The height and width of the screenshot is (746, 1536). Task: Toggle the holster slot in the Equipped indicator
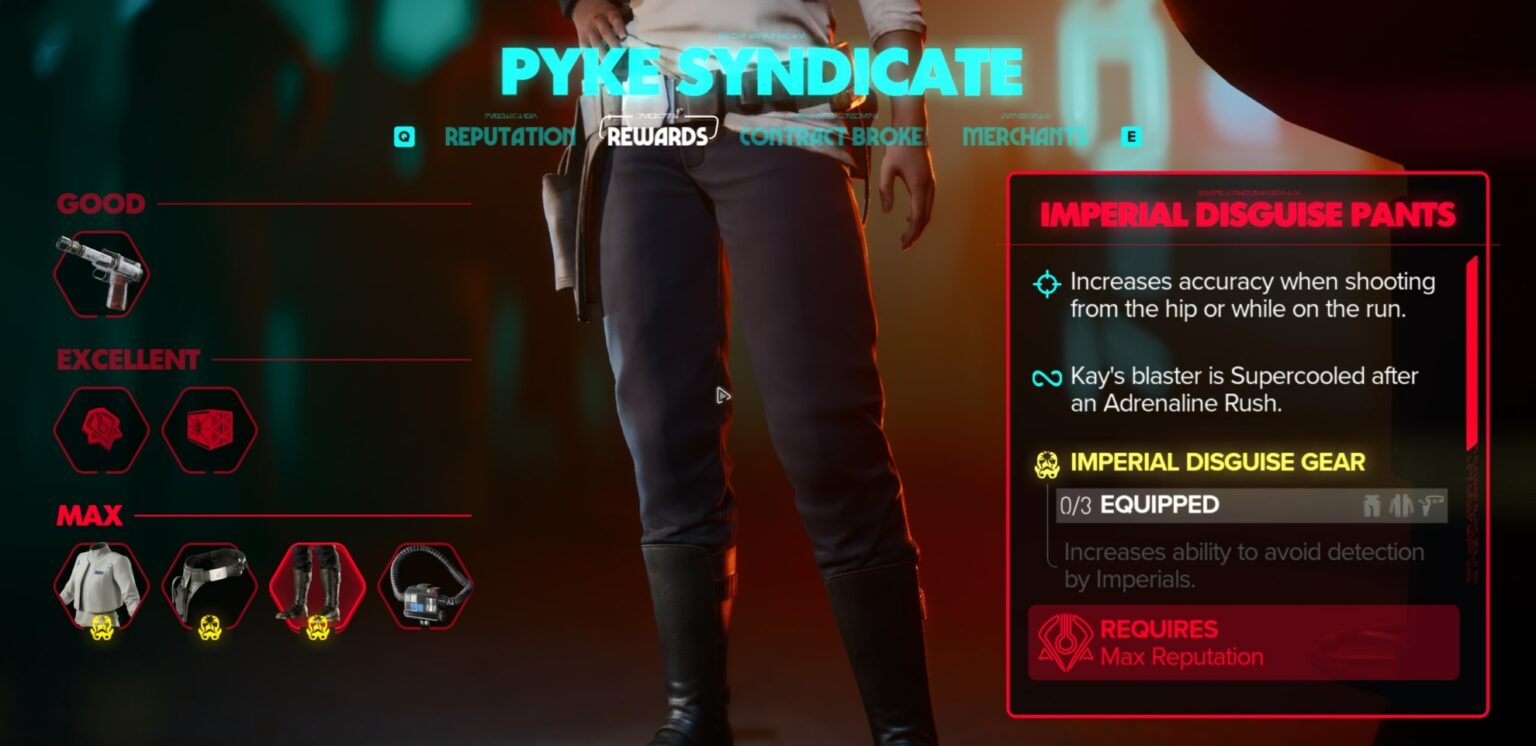(1432, 506)
